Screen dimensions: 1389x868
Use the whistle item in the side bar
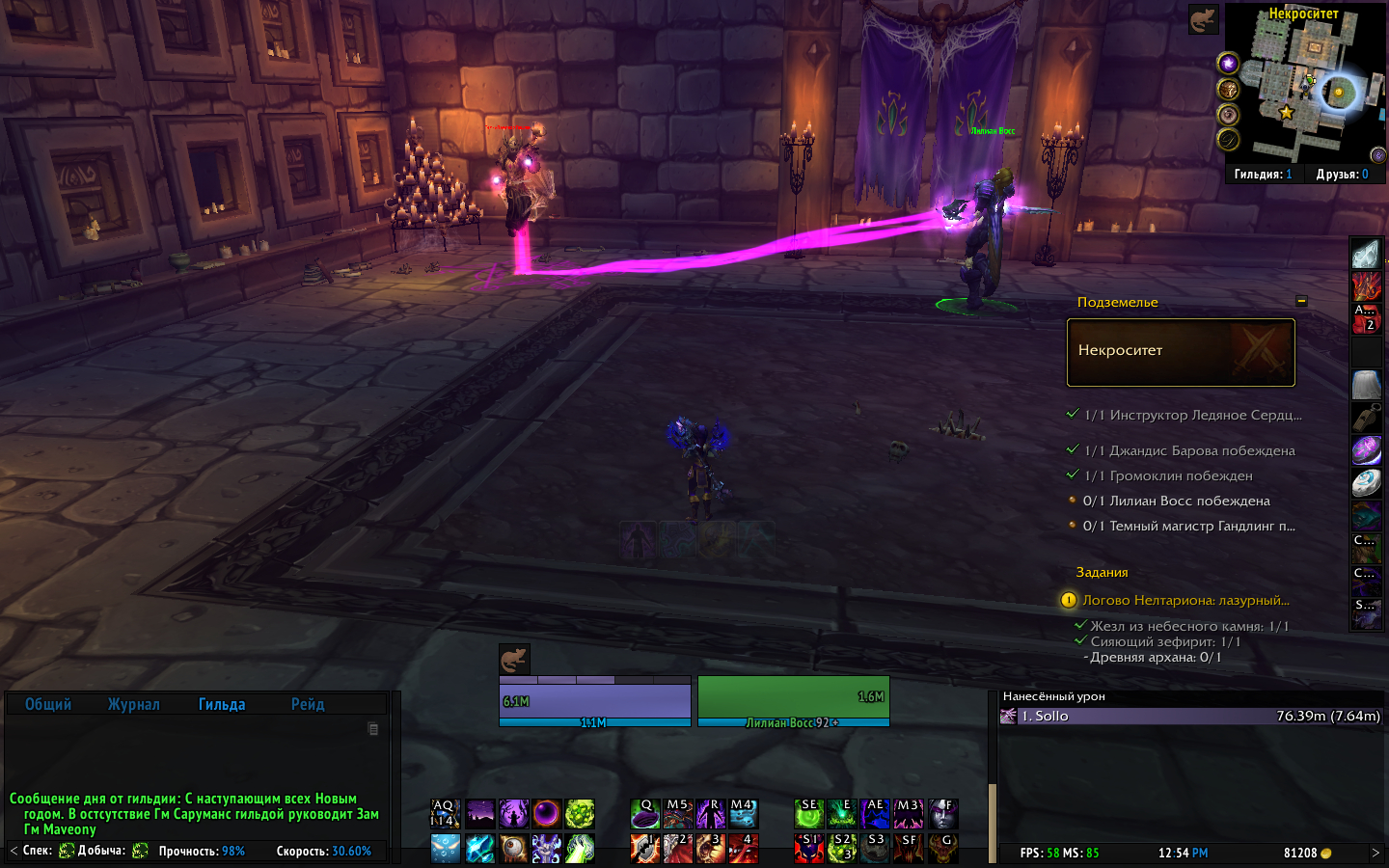click(1366, 419)
